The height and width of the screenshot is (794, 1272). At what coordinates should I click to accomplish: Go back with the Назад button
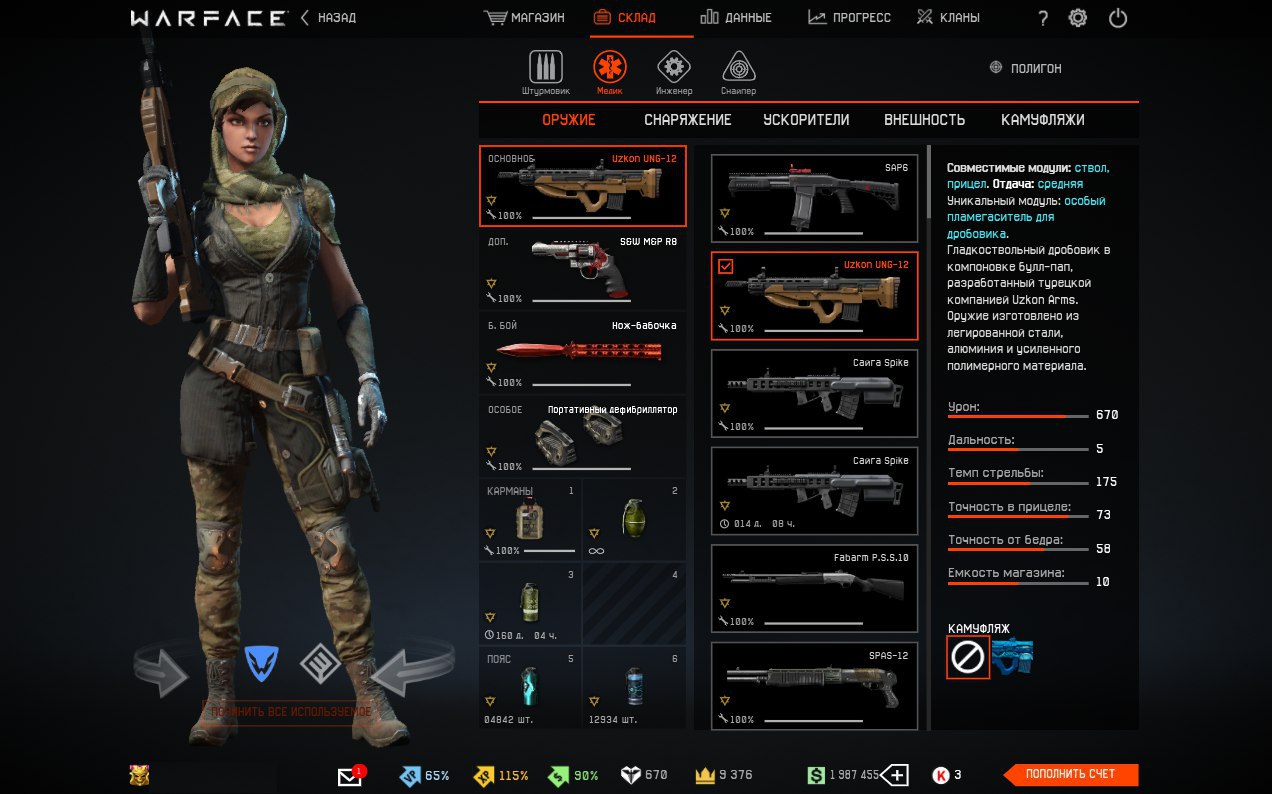(x=329, y=18)
